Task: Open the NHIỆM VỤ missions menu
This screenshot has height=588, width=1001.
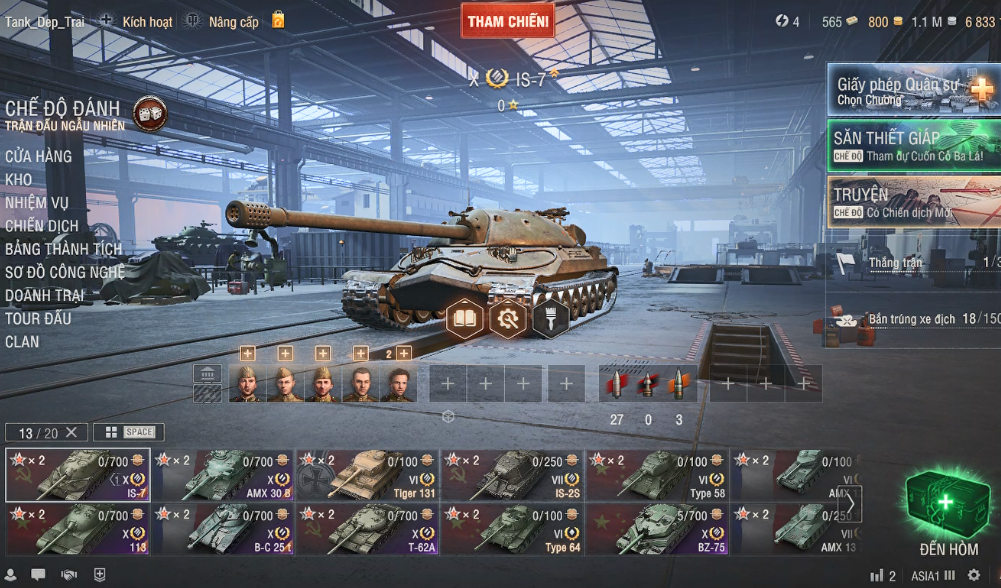Action: pyautogui.click(x=37, y=203)
